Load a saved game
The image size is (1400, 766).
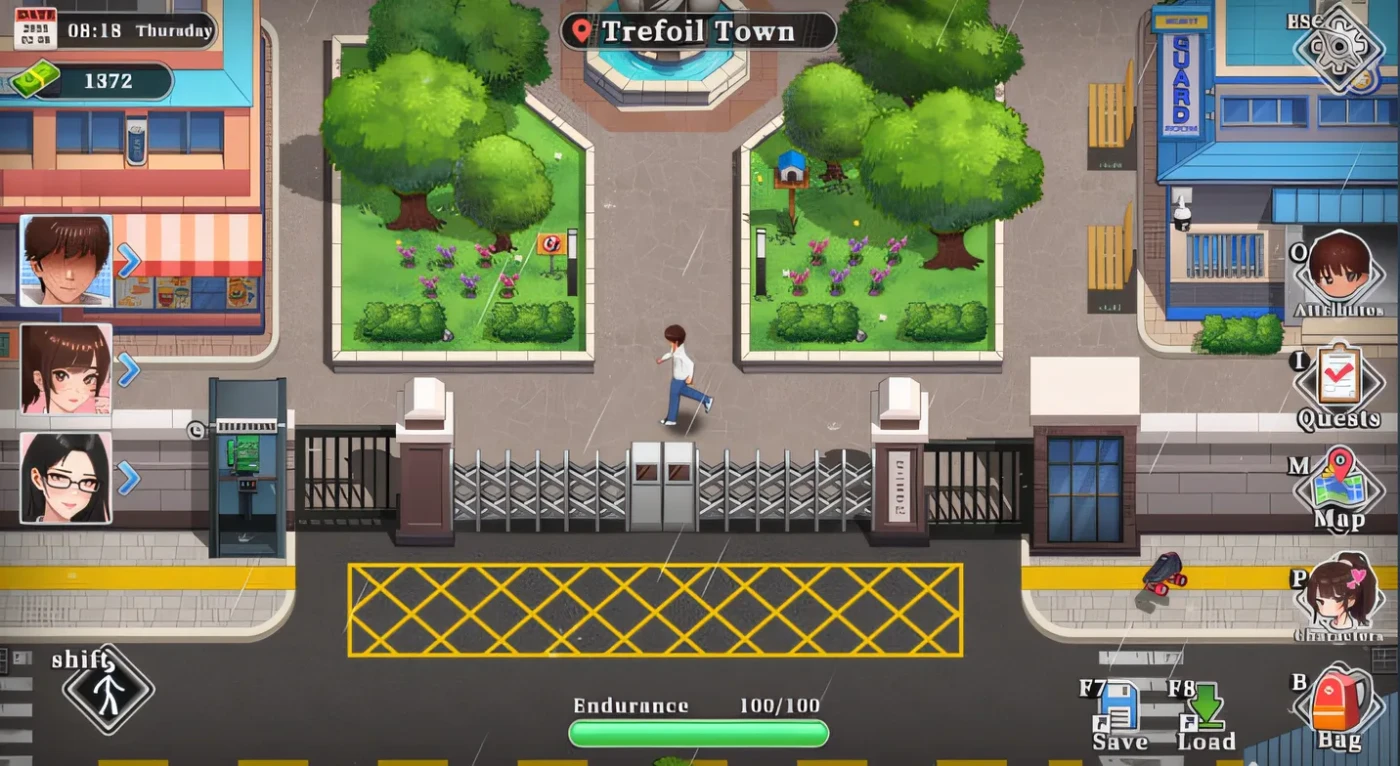click(1205, 708)
